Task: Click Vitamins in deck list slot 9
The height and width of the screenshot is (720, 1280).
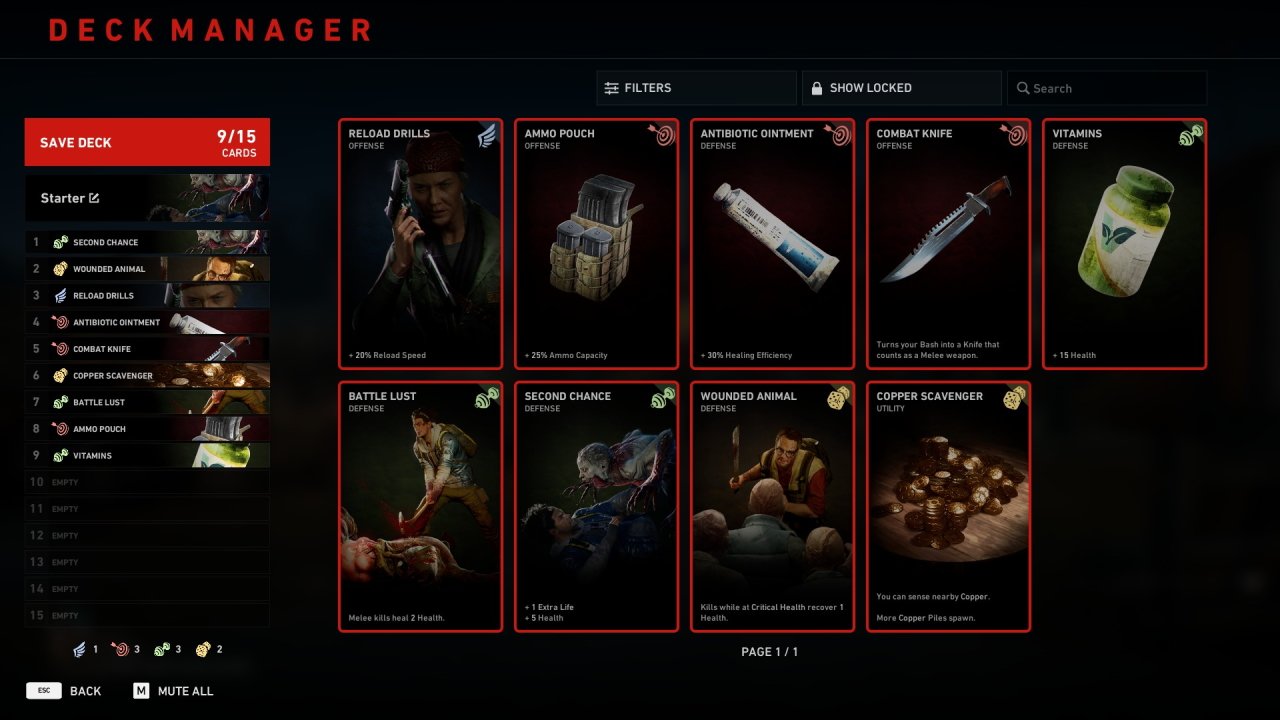Action: (x=147, y=456)
